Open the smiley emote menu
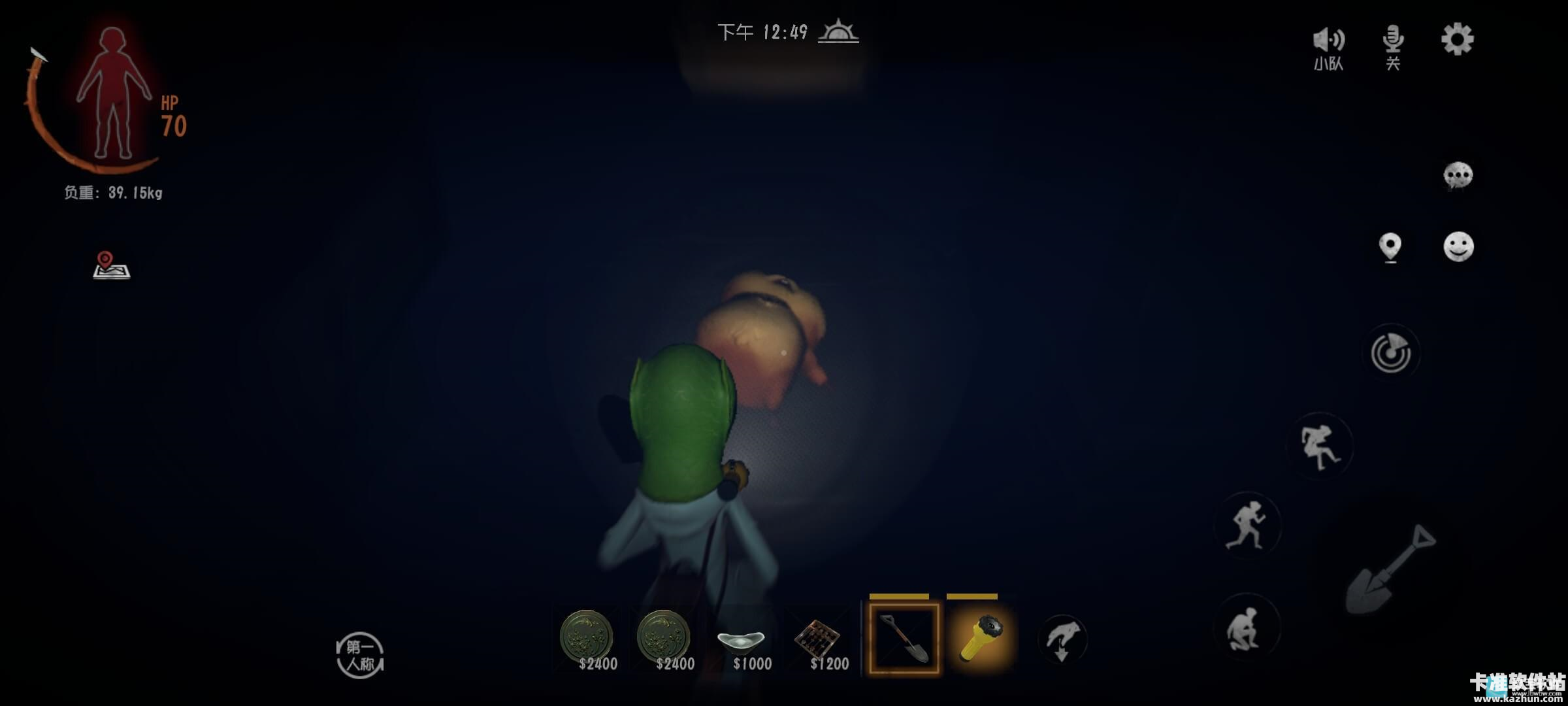The height and width of the screenshot is (706, 1568). (x=1458, y=247)
